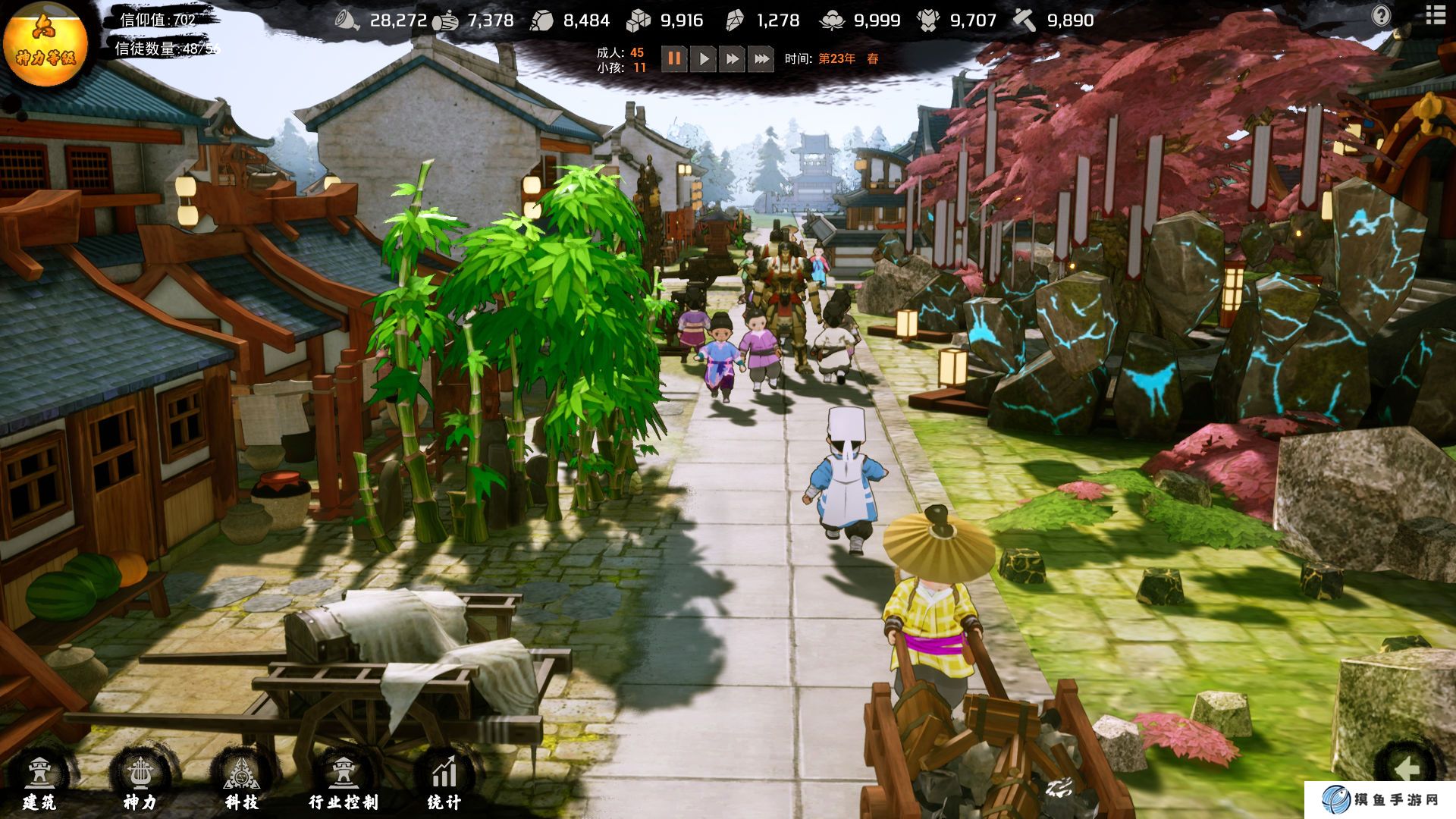Open the list menu icon
The height and width of the screenshot is (819, 1456).
[x=1436, y=14]
